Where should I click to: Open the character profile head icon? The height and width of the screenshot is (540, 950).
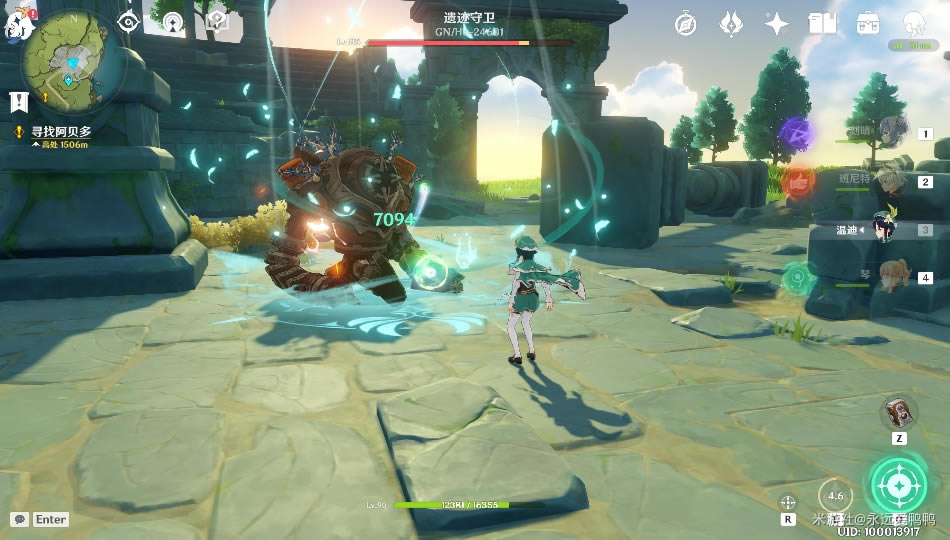[913, 24]
